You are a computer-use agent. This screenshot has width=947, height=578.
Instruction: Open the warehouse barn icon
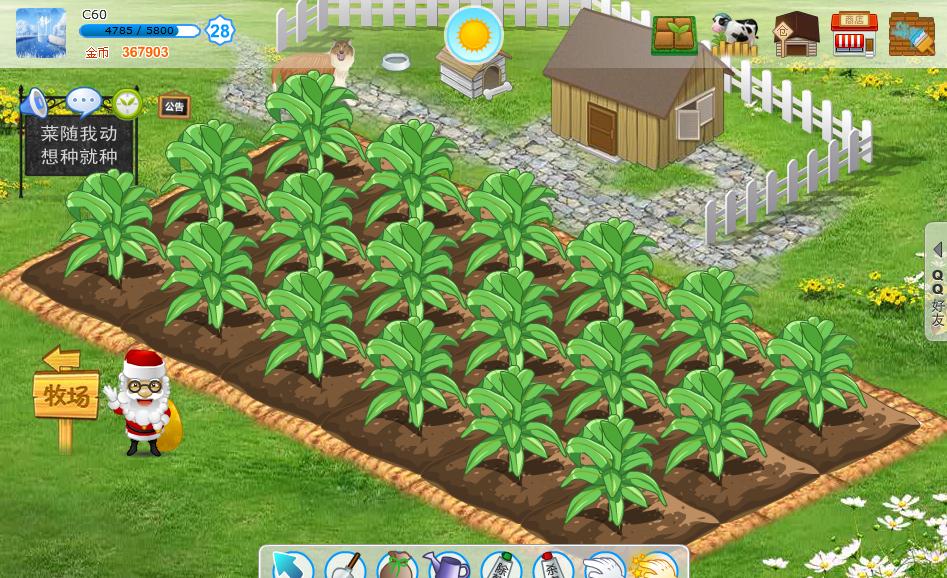tap(796, 35)
